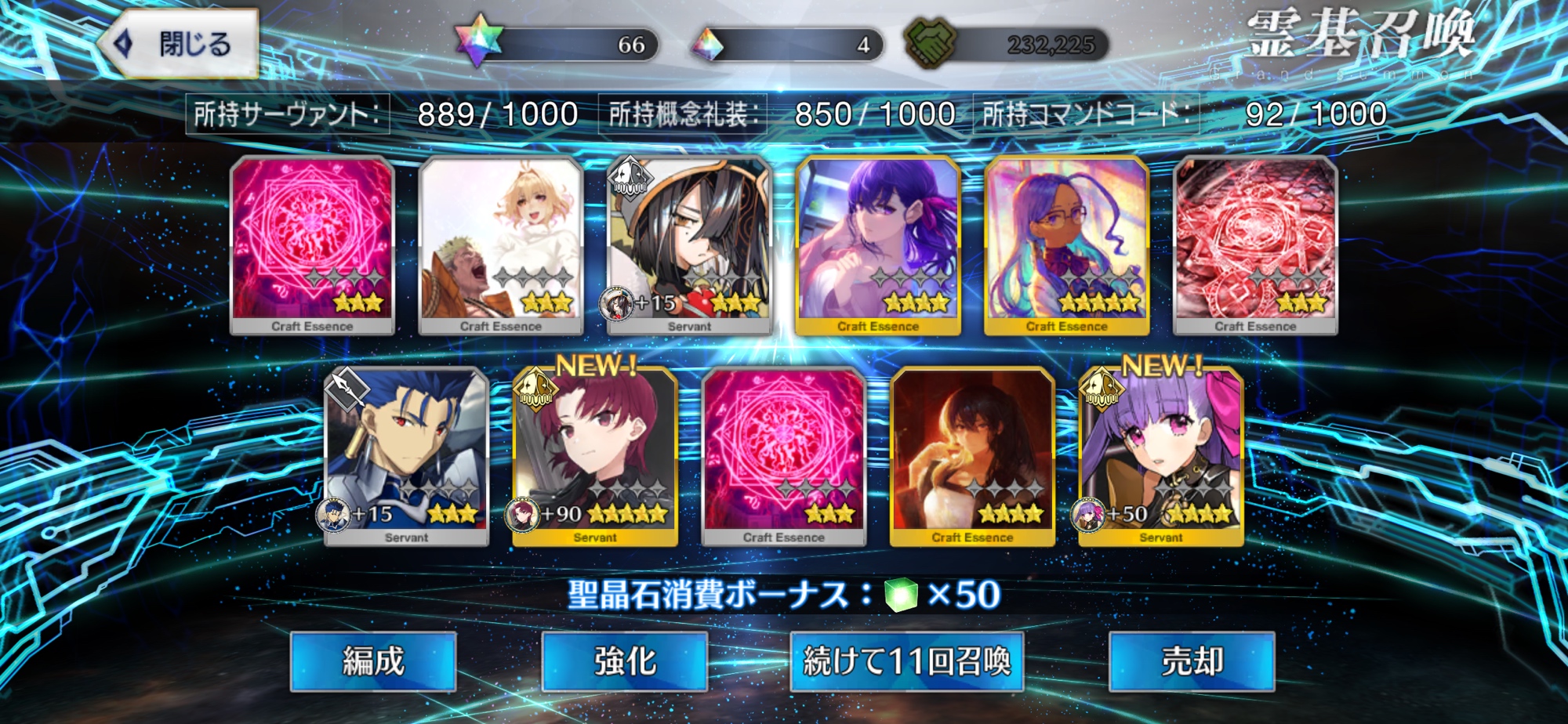Summon 11 more with 続けて11回召喚
This screenshot has width=1568, height=724.
point(907,661)
